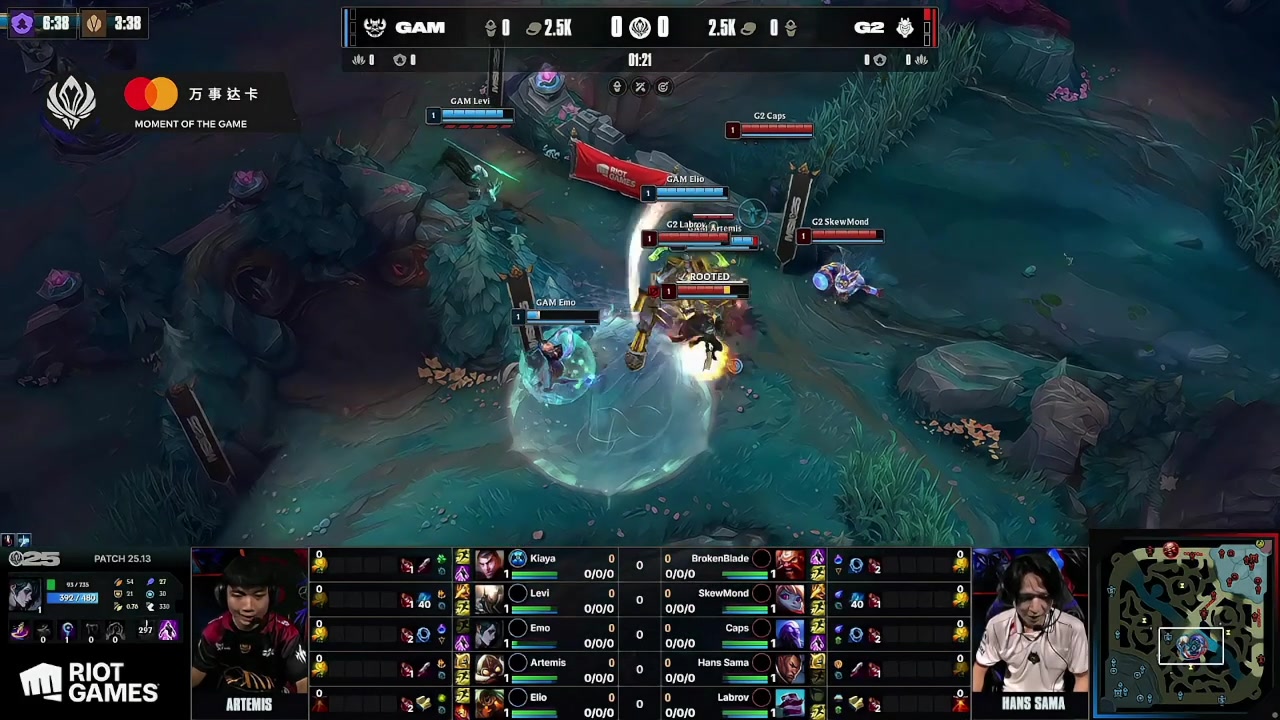Click Caps's champion portrait in scoreboard
Image resolution: width=1280 pixels, height=720 pixels.
[x=790, y=635]
